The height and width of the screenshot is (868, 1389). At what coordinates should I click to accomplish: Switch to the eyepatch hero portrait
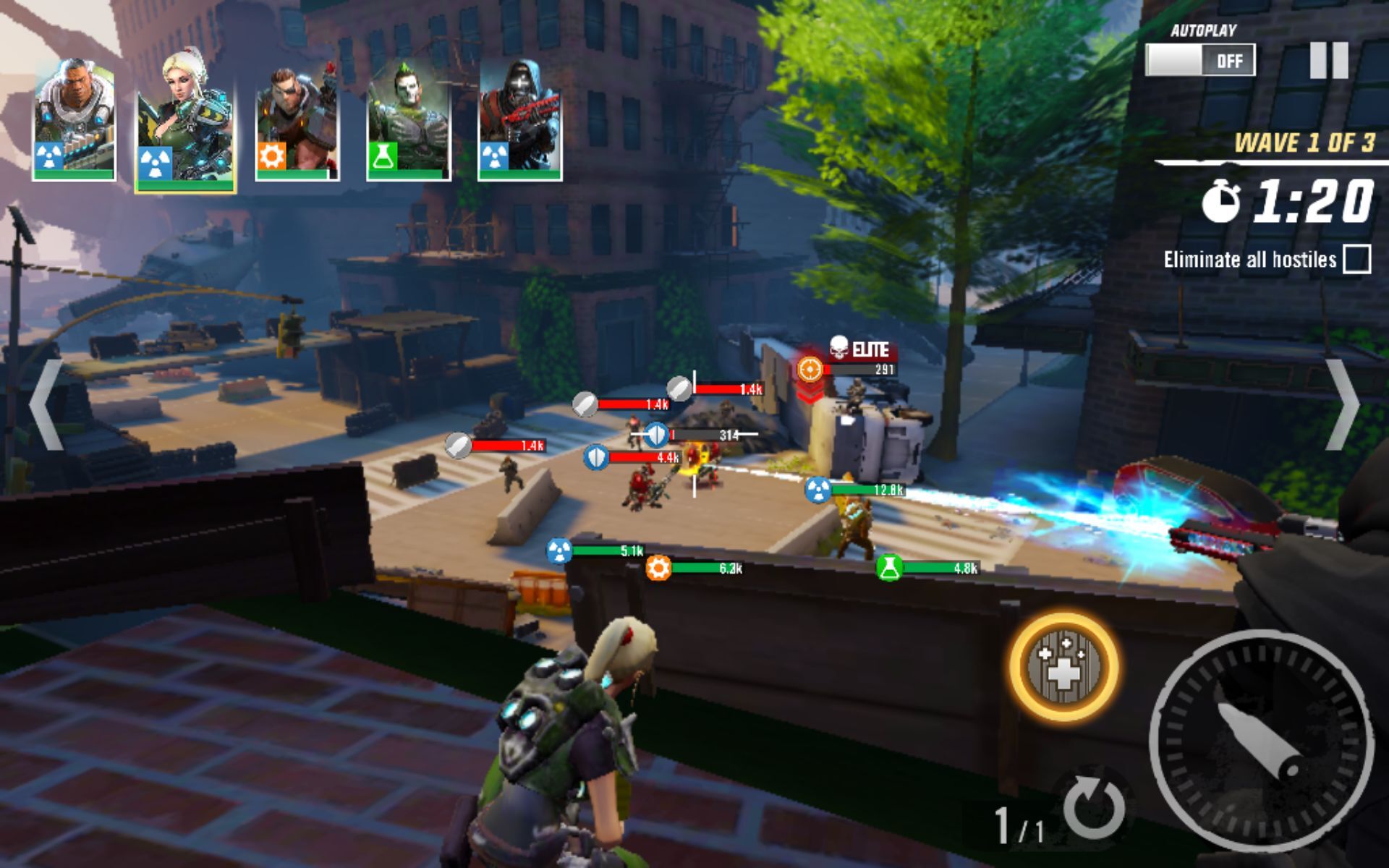click(297, 120)
